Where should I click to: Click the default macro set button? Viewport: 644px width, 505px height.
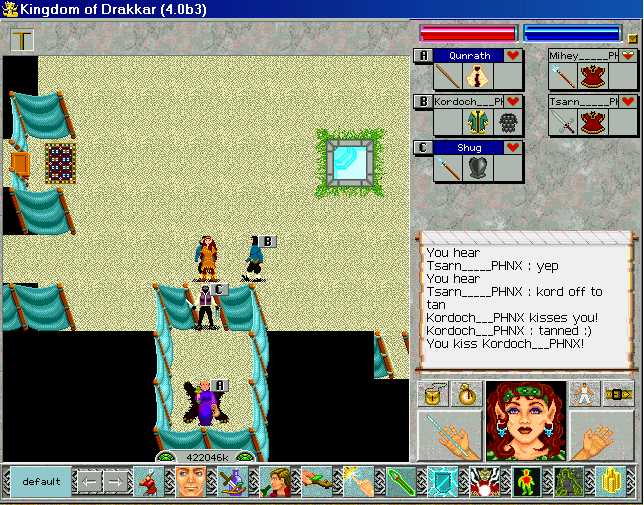tap(41, 482)
